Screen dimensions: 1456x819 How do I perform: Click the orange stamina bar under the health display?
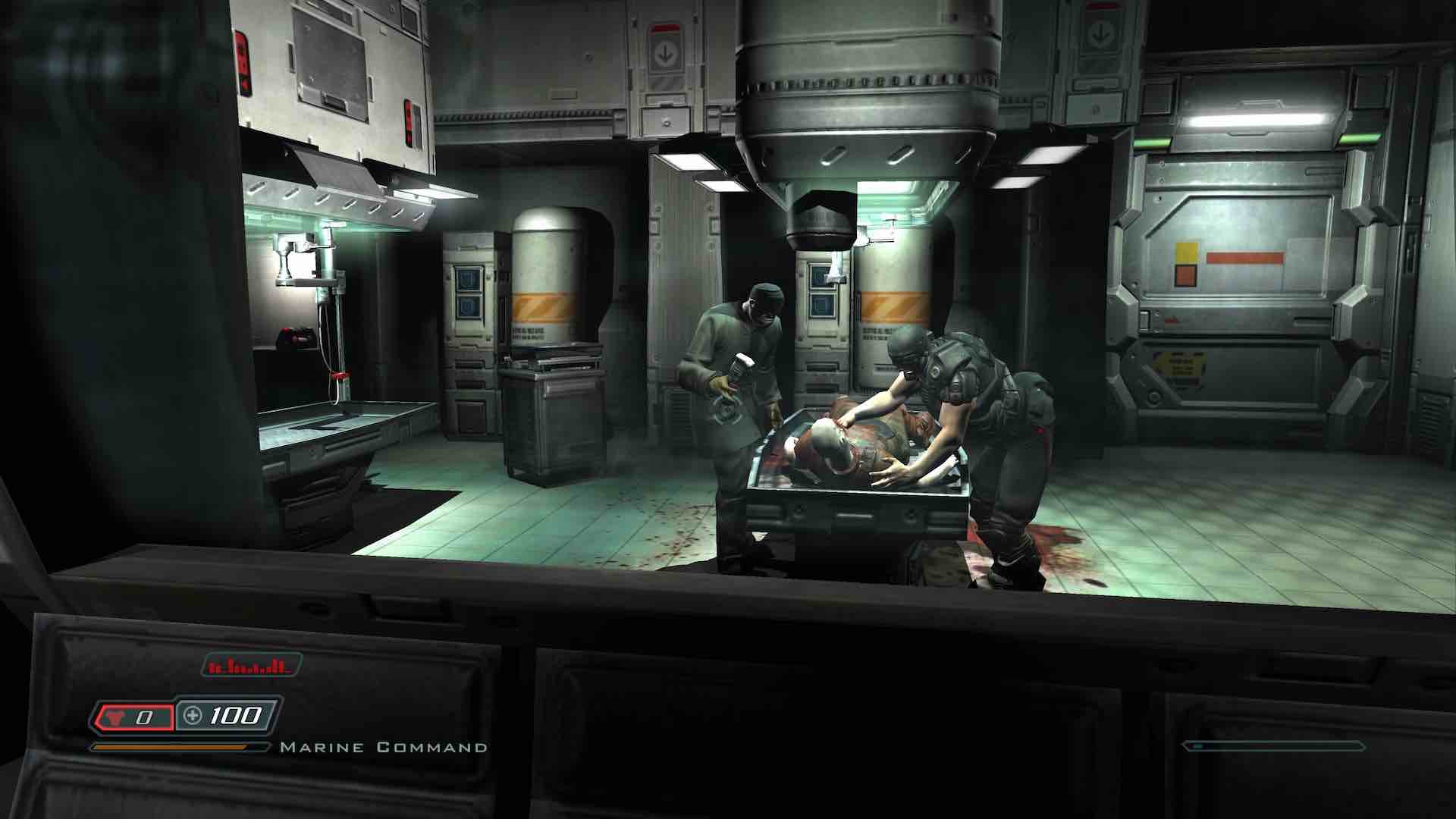pyautogui.click(x=171, y=748)
